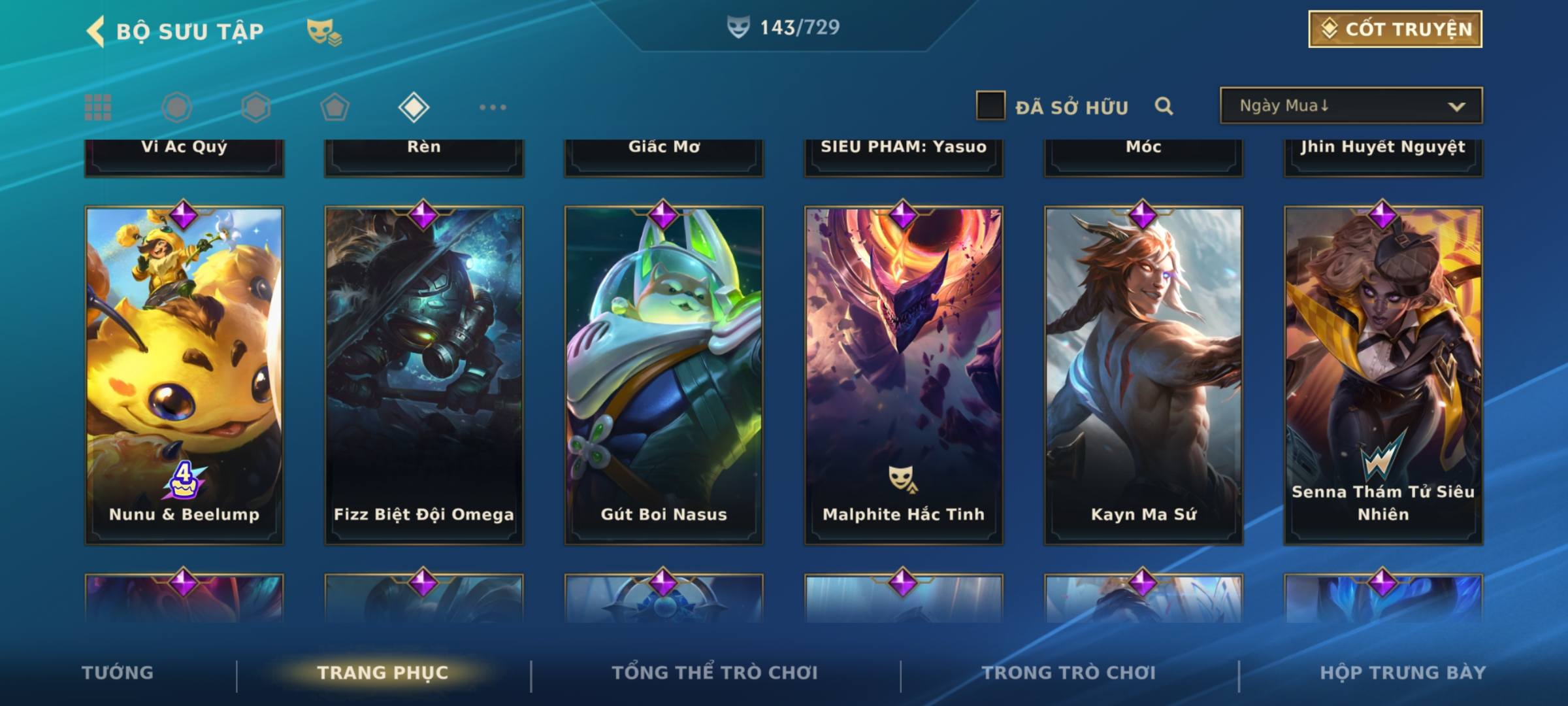Open the skin search magnifier

tap(1164, 106)
